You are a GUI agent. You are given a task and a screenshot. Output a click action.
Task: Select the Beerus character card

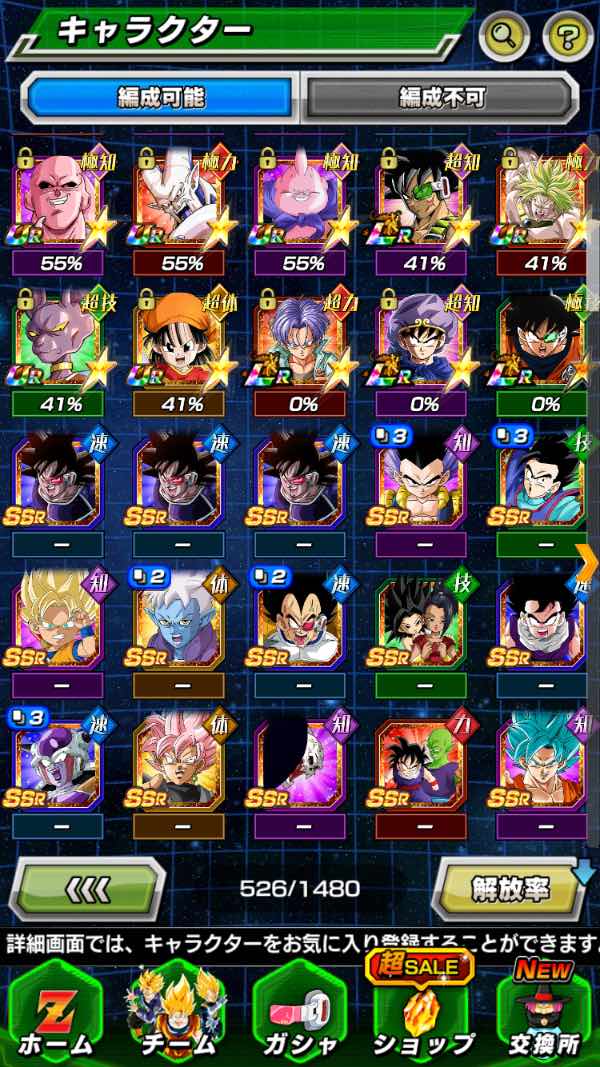pyautogui.click(x=57, y=342)
